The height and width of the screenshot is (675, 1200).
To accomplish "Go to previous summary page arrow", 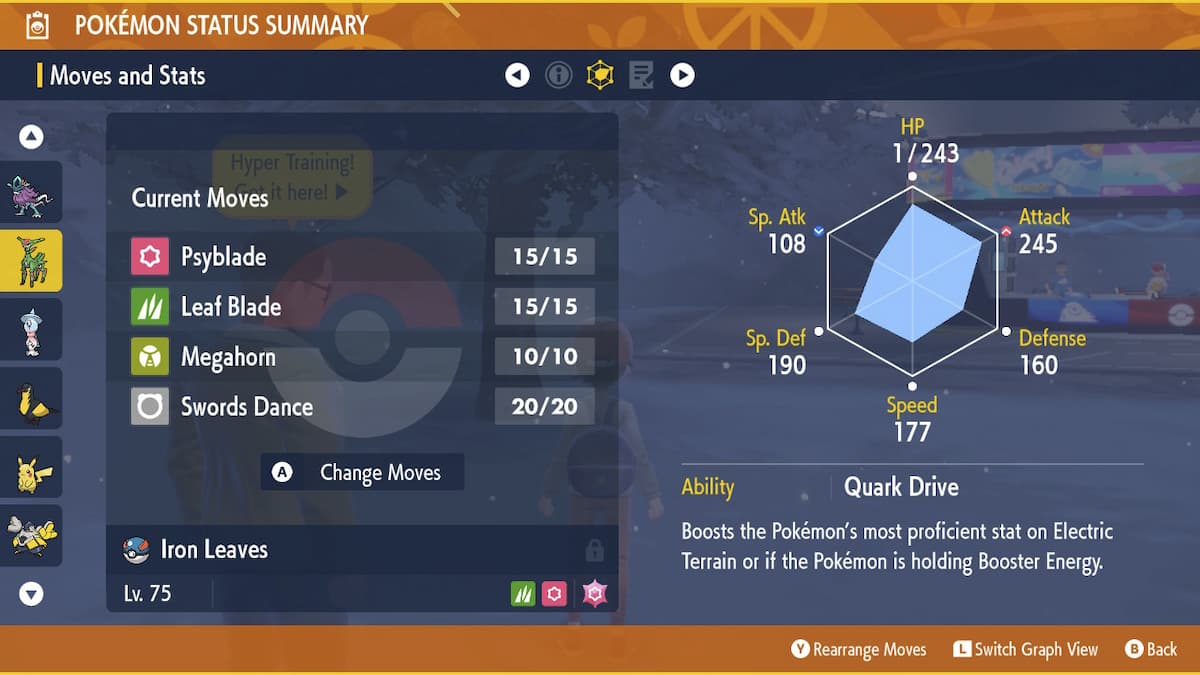I will (517, 75).
